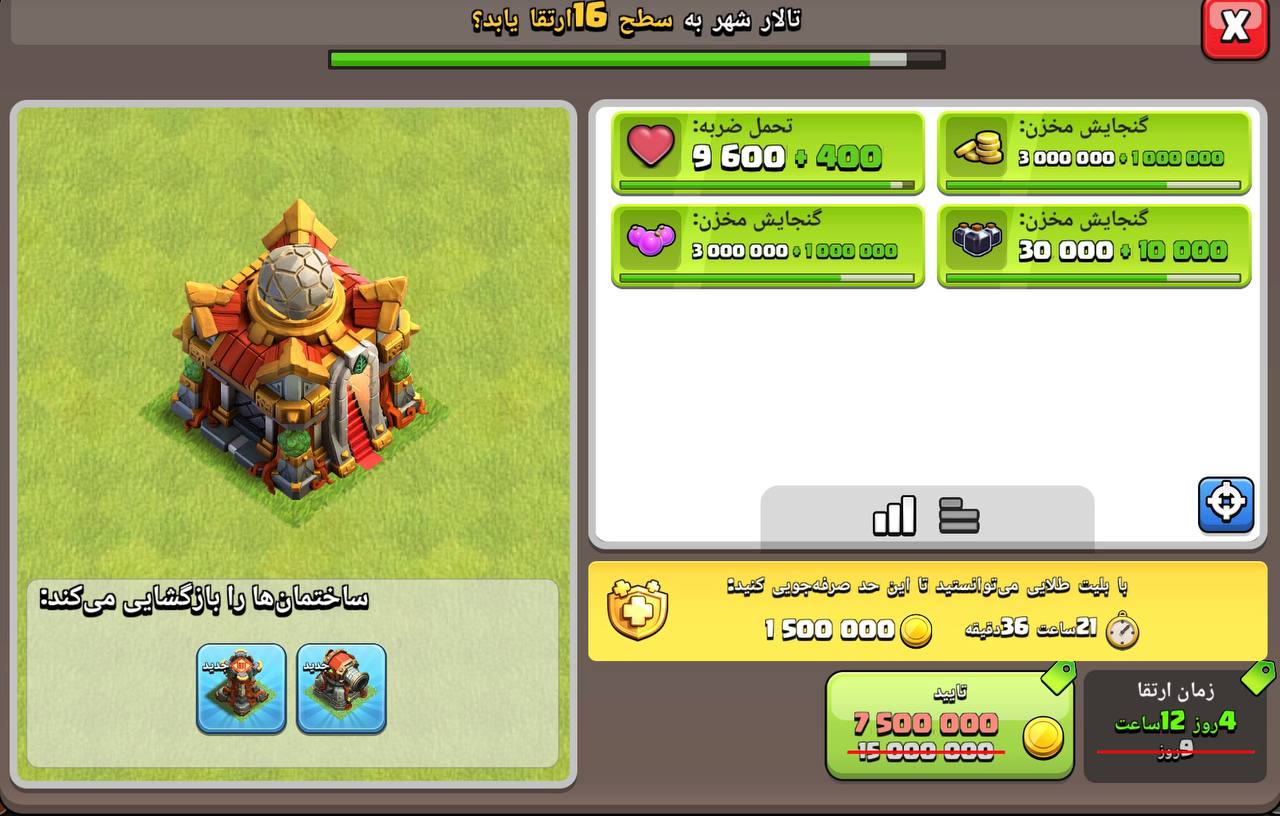Select the new multi-gear tower building thumbnail
The height and width of the screenshot is (816, 1280).
[241, 688]
